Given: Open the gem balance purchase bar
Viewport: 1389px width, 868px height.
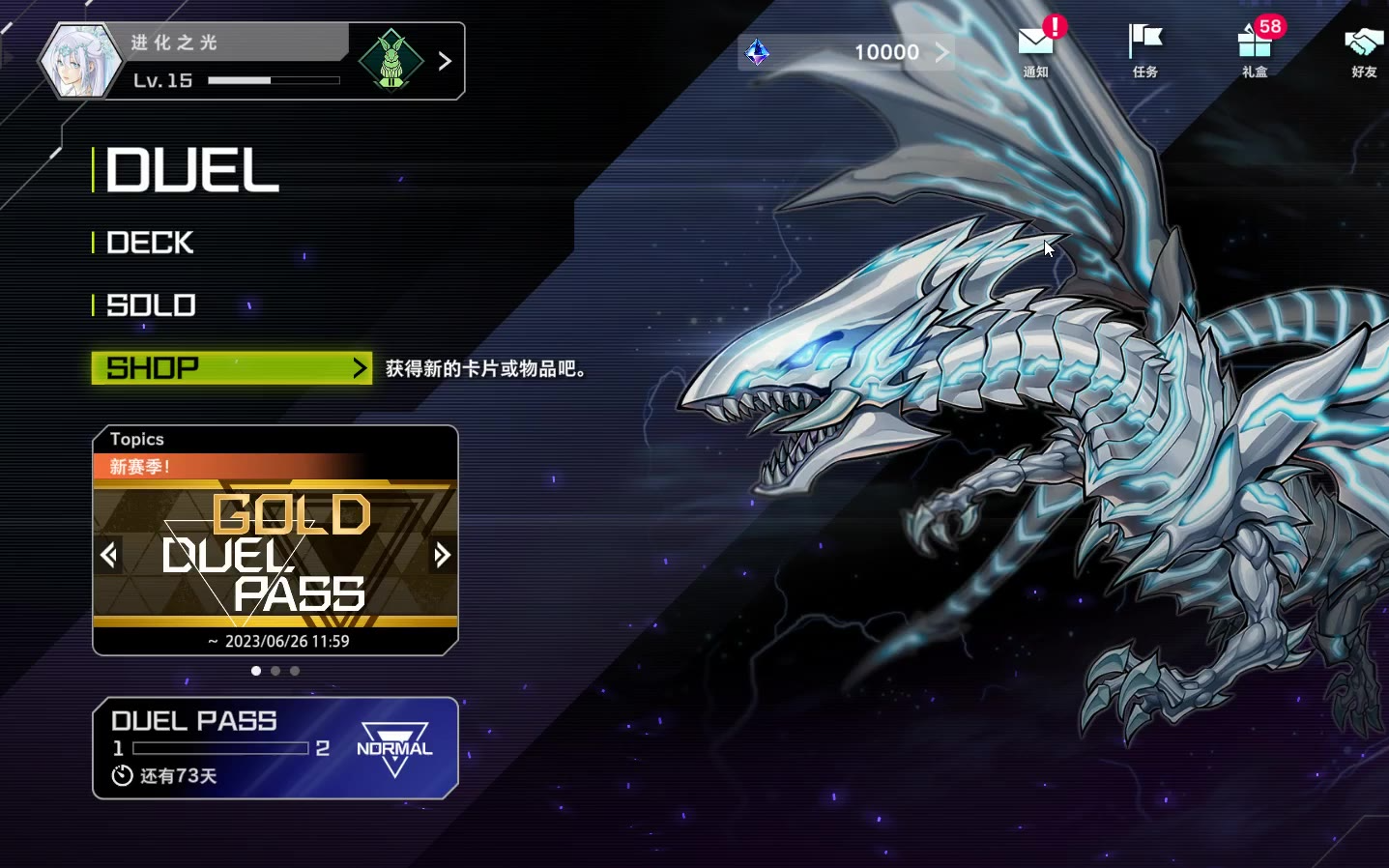Looking at the screenshot, I should point(846,52).
